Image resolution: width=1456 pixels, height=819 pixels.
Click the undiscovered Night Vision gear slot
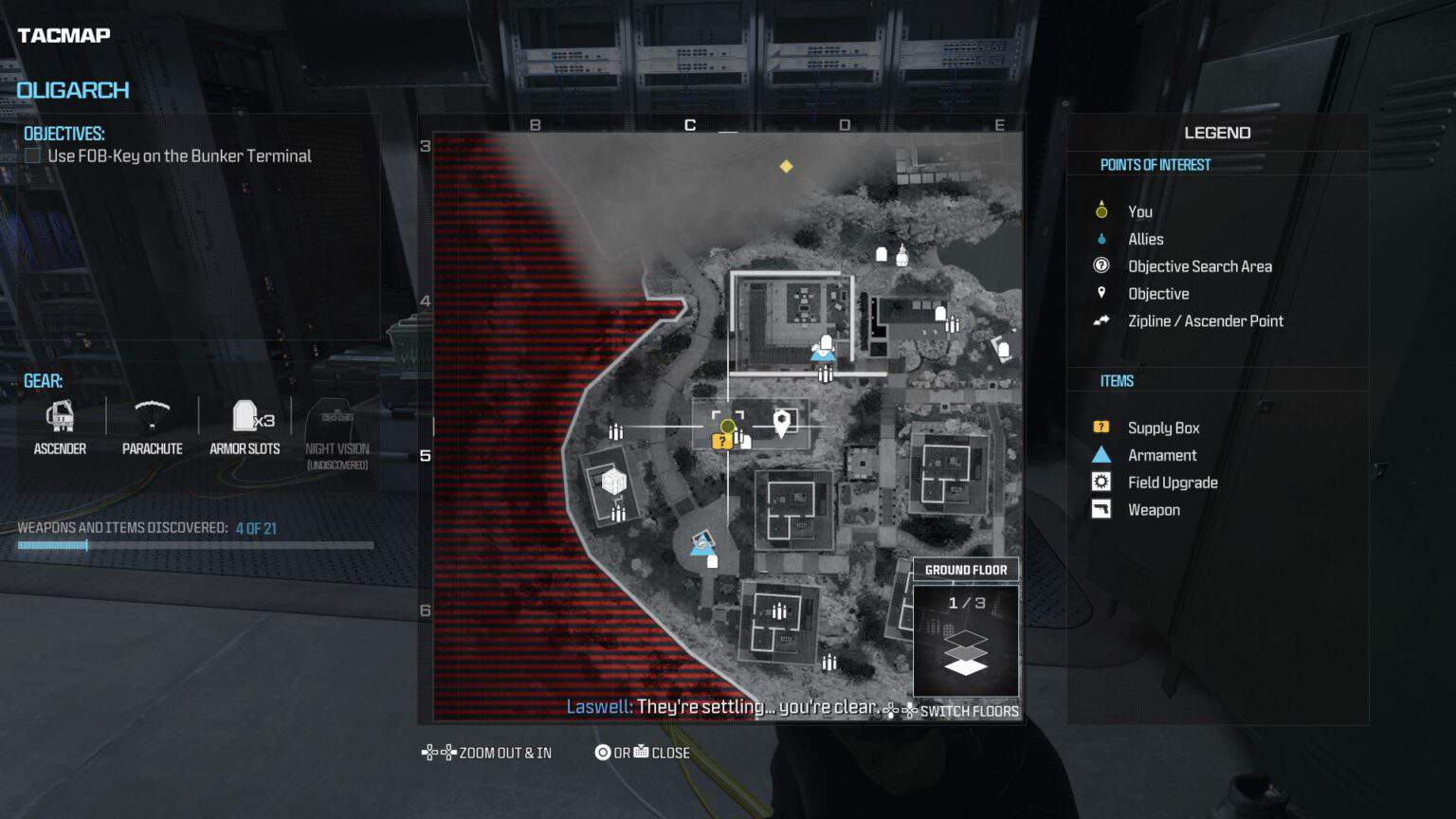(336, 421)
